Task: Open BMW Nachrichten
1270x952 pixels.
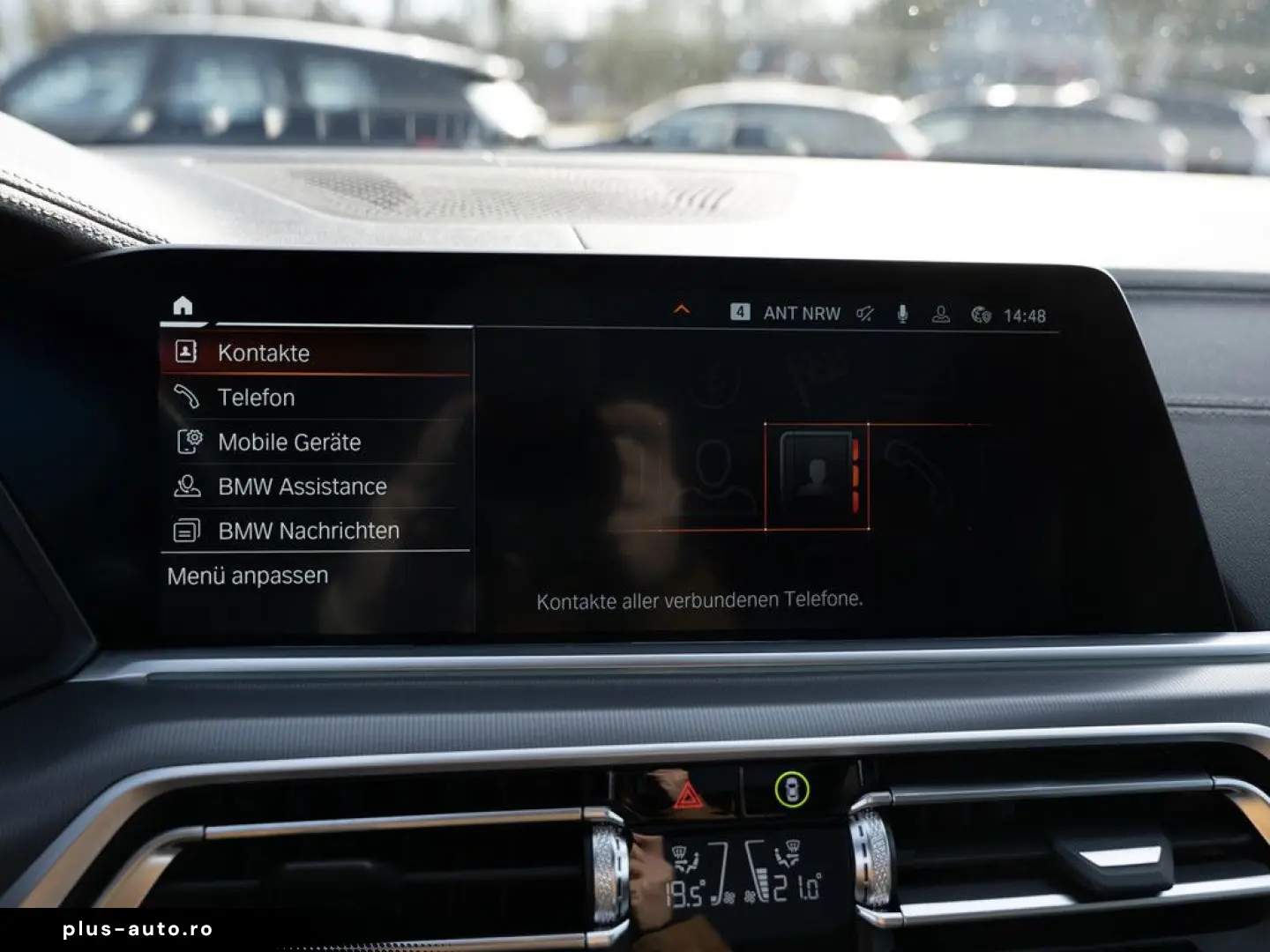Action: (x=308, y=531)
